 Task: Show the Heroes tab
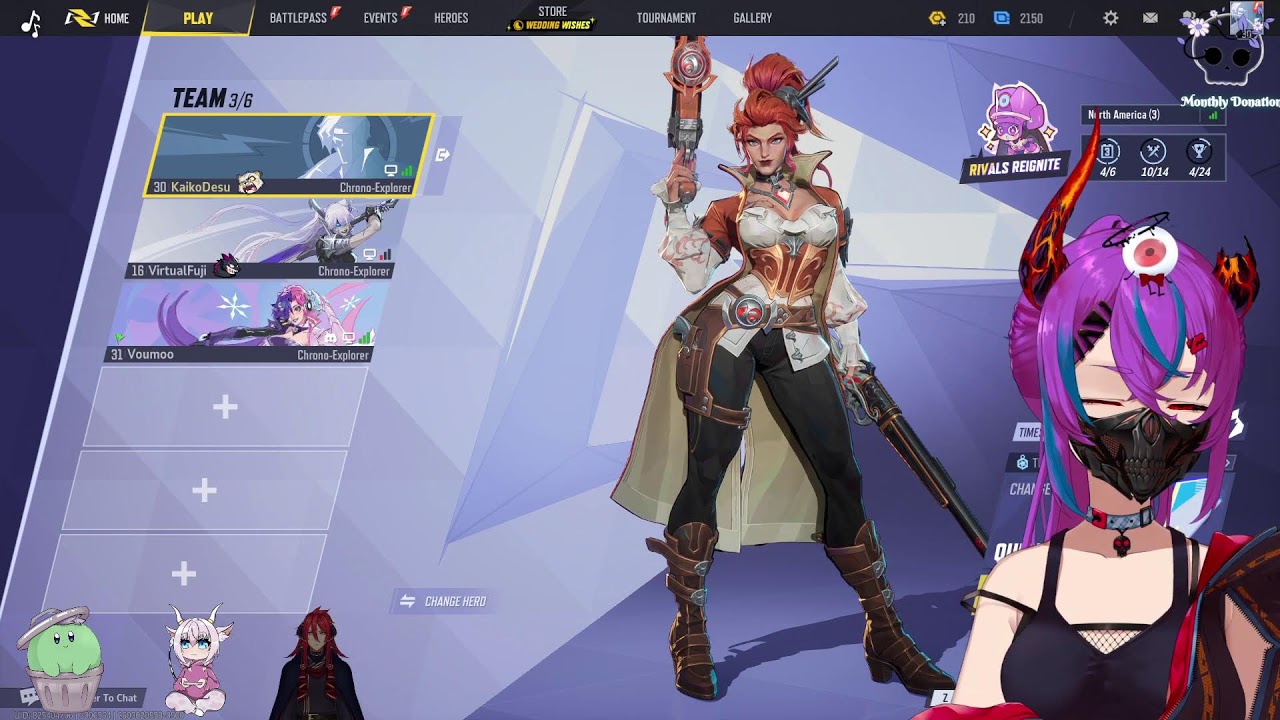tap(451, 18)
